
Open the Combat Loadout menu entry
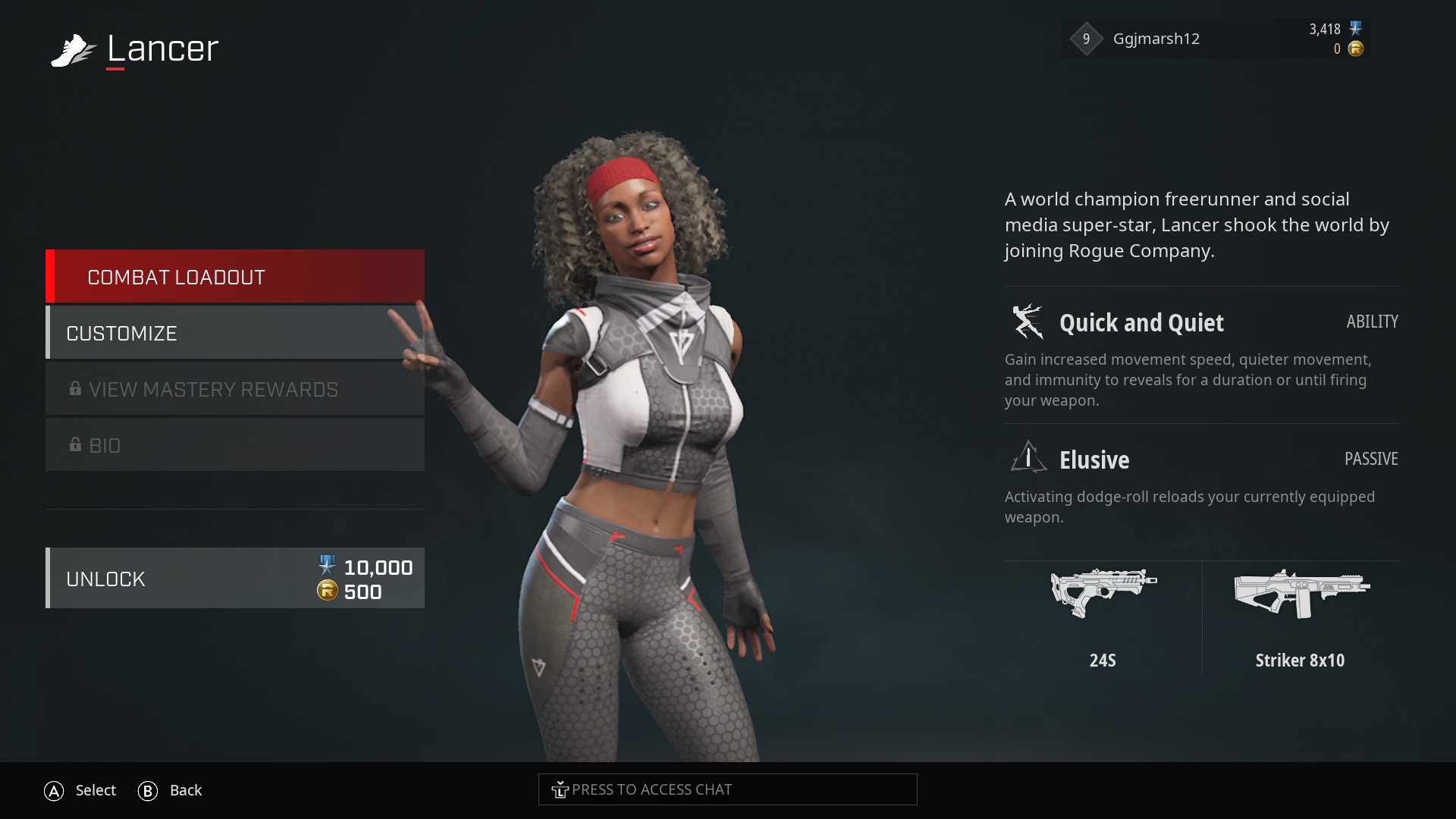tap(235, 277)
